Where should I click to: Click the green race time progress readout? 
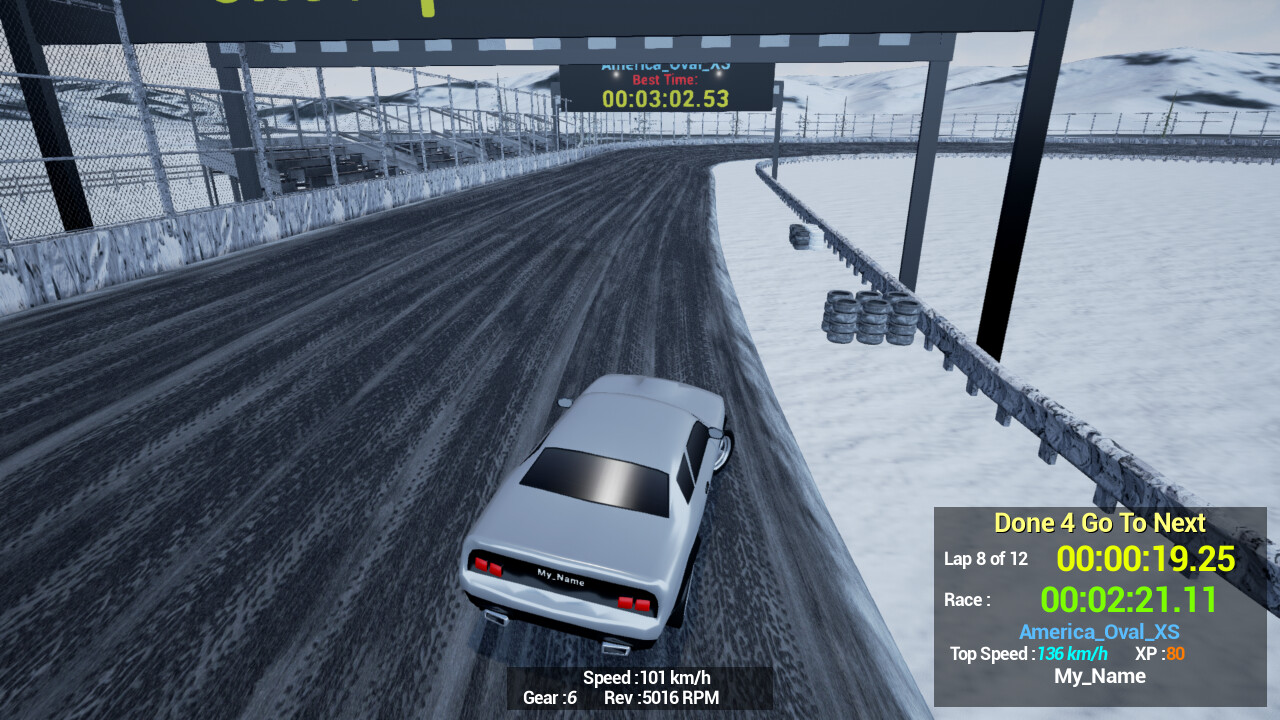tap(1127, 600)
